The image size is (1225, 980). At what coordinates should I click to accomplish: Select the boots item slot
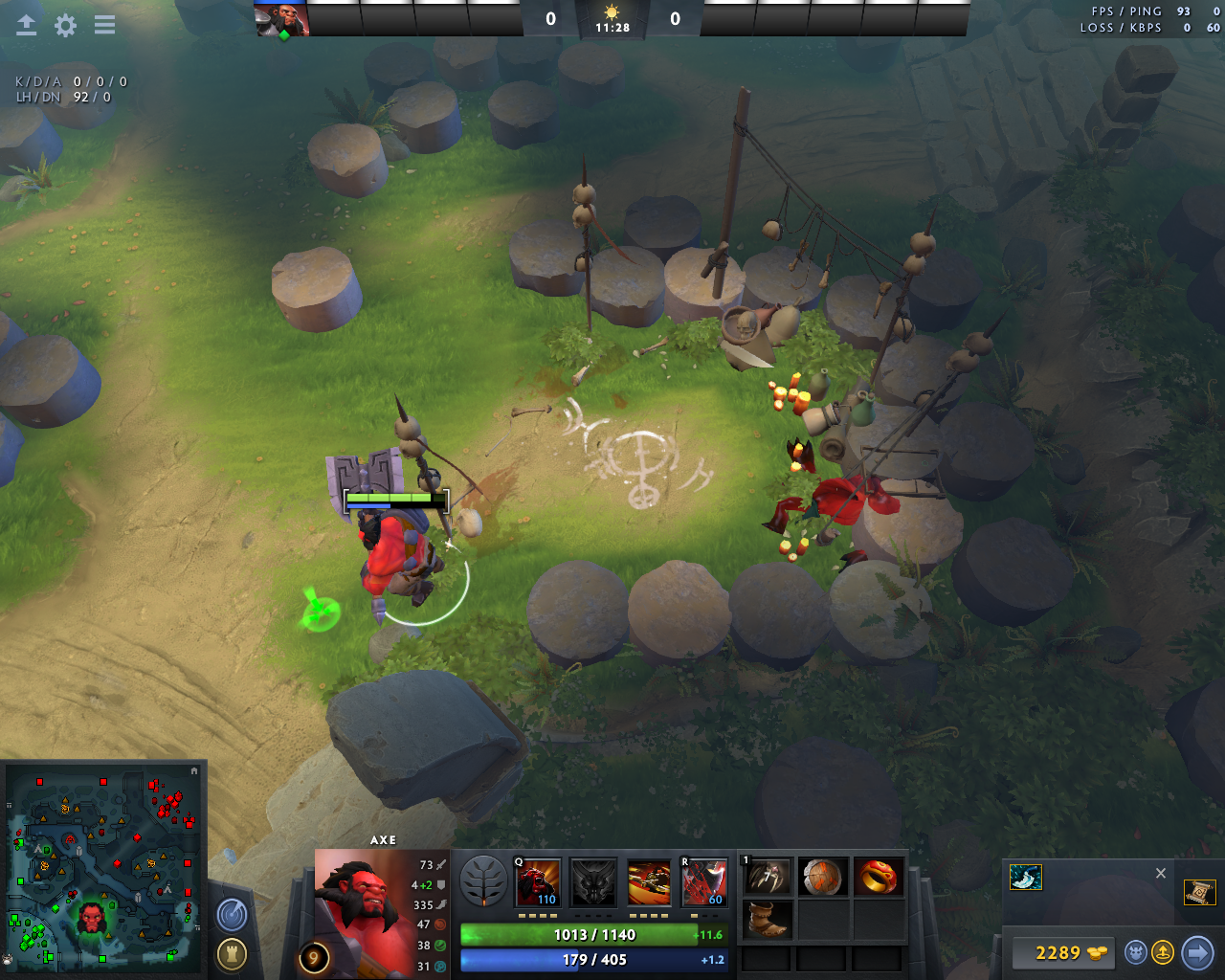[768, 920]
